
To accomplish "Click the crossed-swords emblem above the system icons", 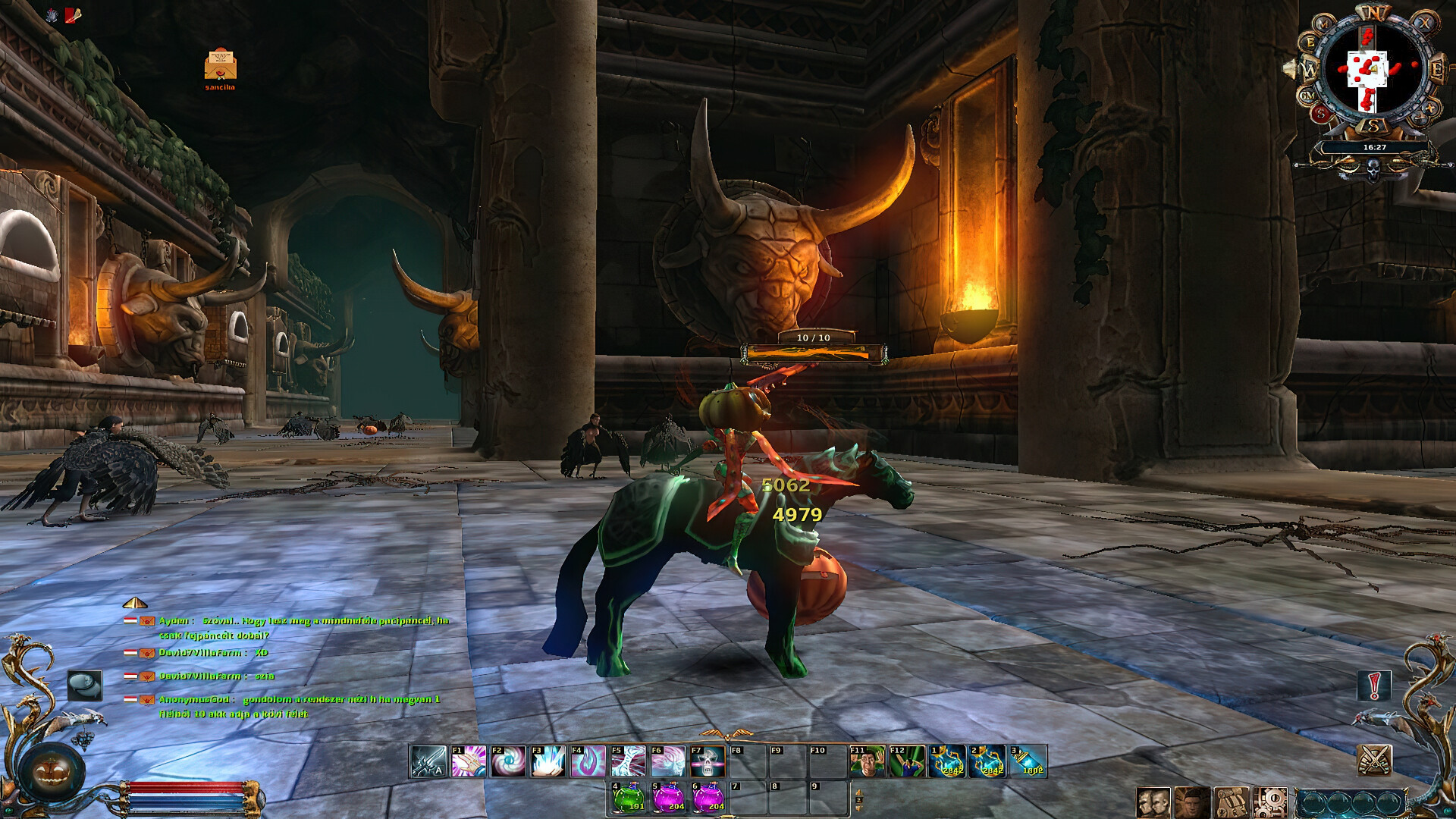I will [1376, 761].
